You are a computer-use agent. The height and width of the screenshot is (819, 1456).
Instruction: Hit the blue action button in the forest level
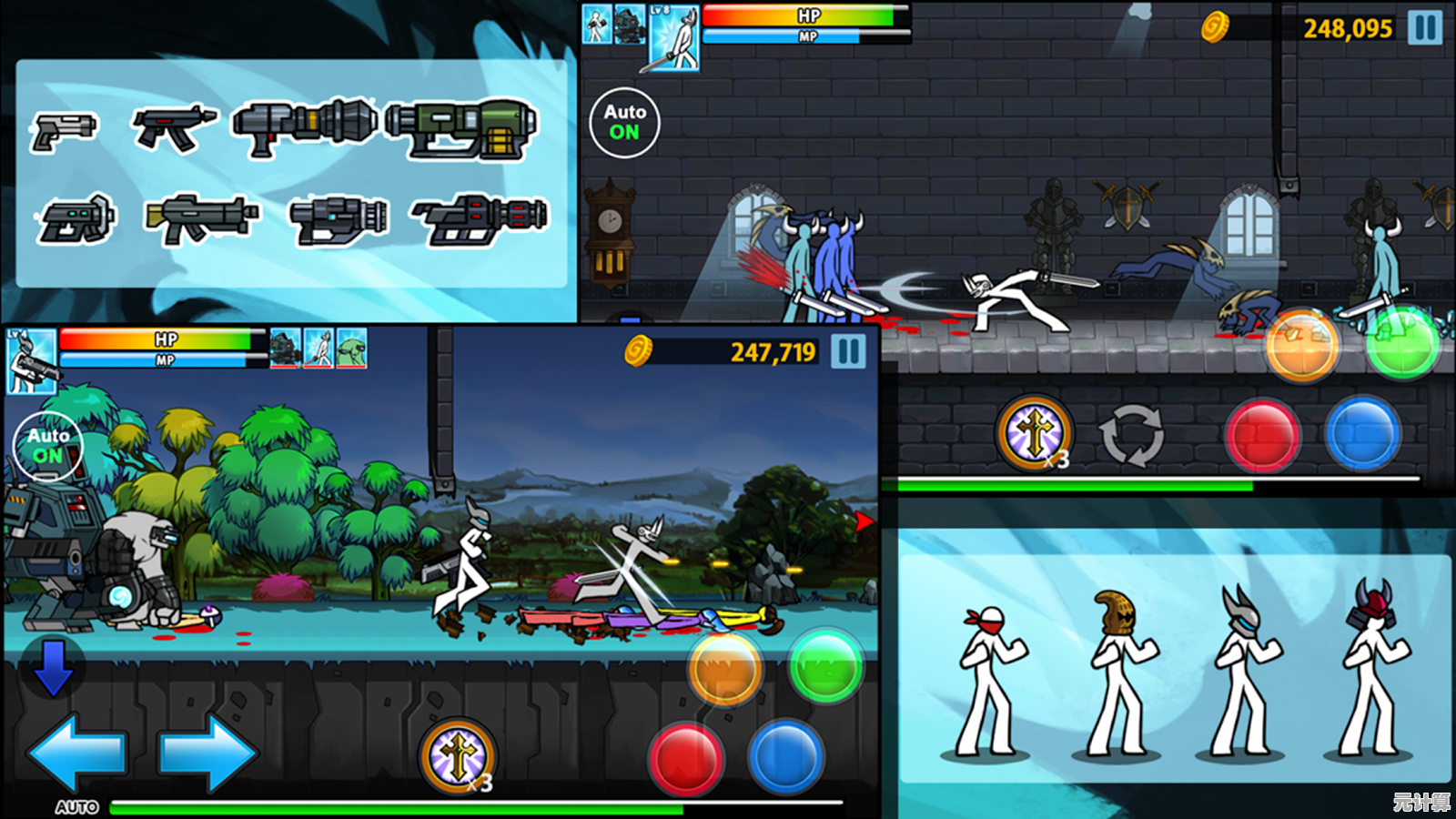click(x=786, y=757)
